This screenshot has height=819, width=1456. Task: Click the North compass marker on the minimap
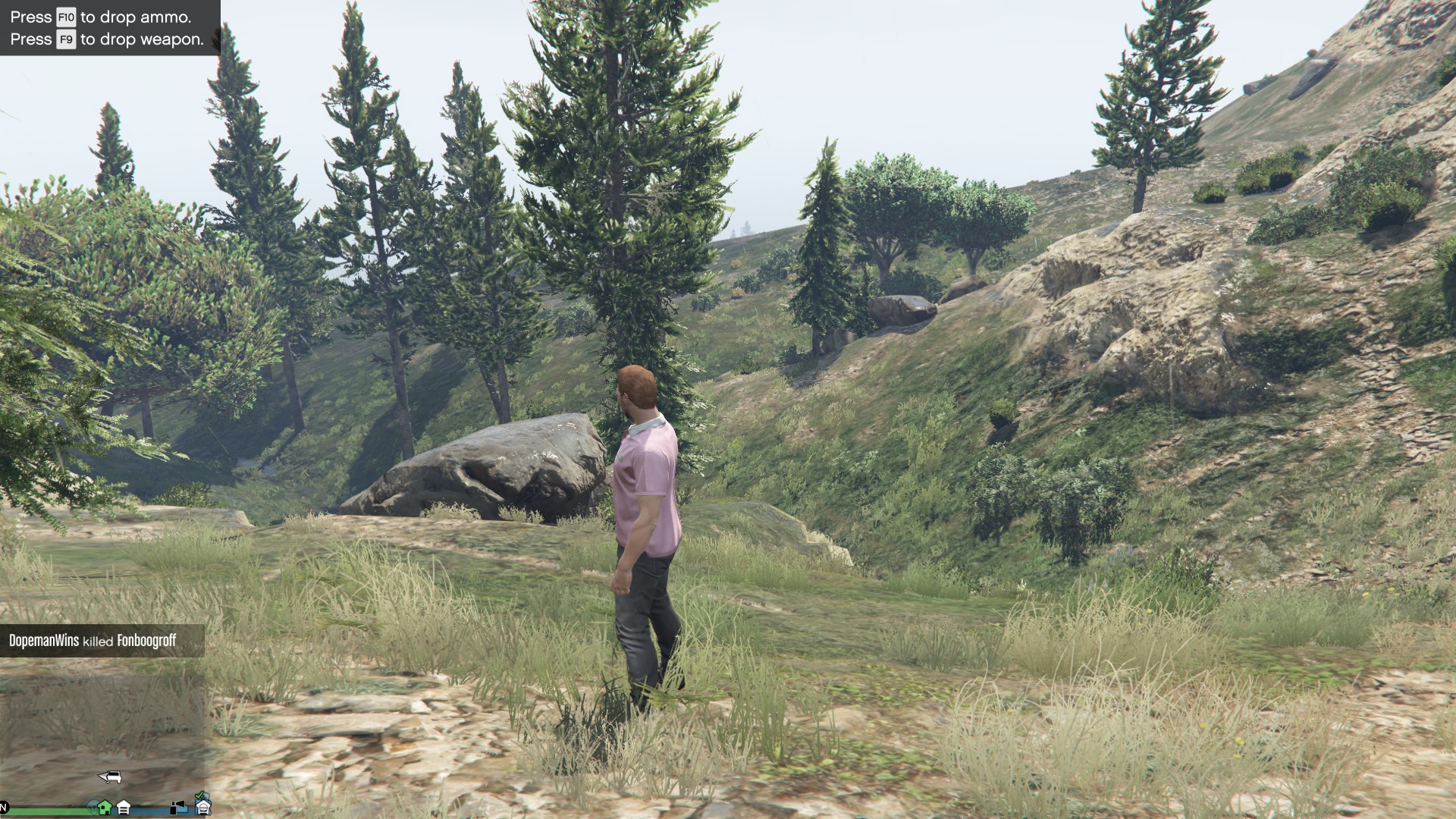(4, 806)
